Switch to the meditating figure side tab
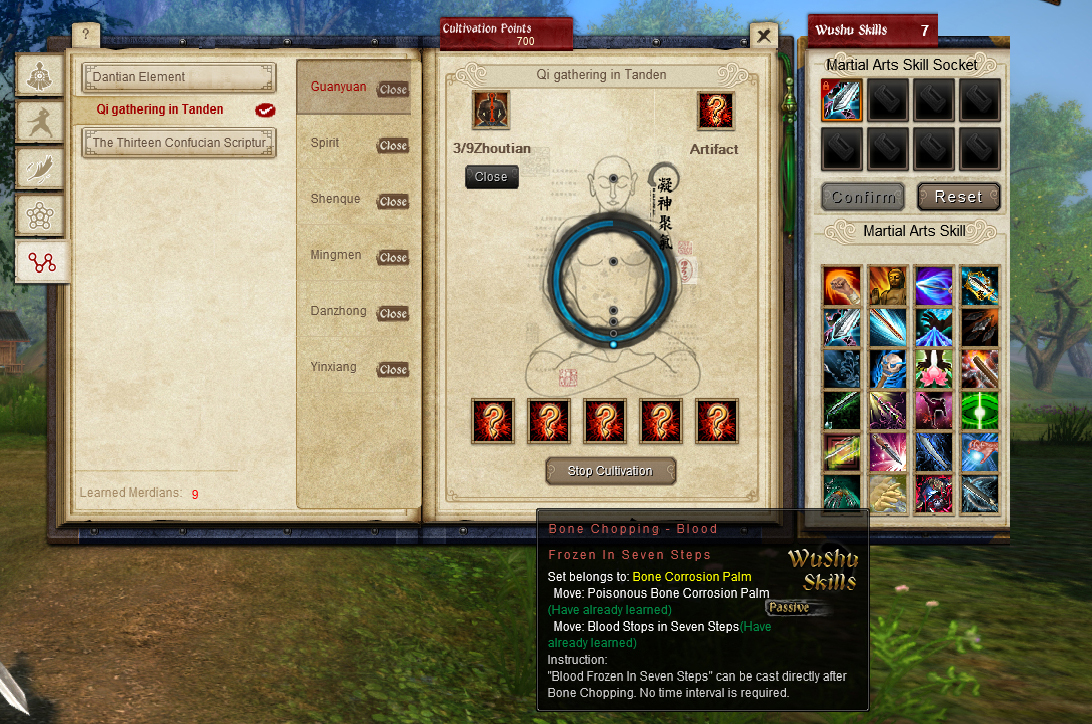This screenshot has width=1092, height=724. 42,77
